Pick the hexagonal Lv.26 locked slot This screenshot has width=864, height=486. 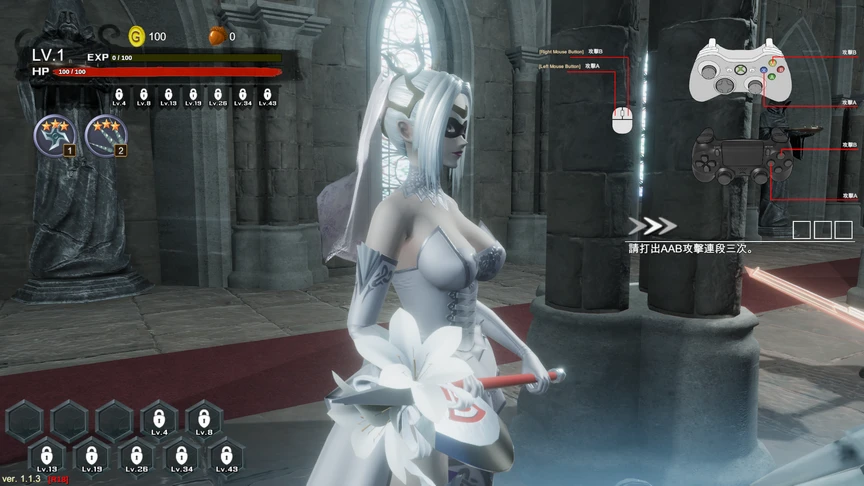click(x=137, y=458)
